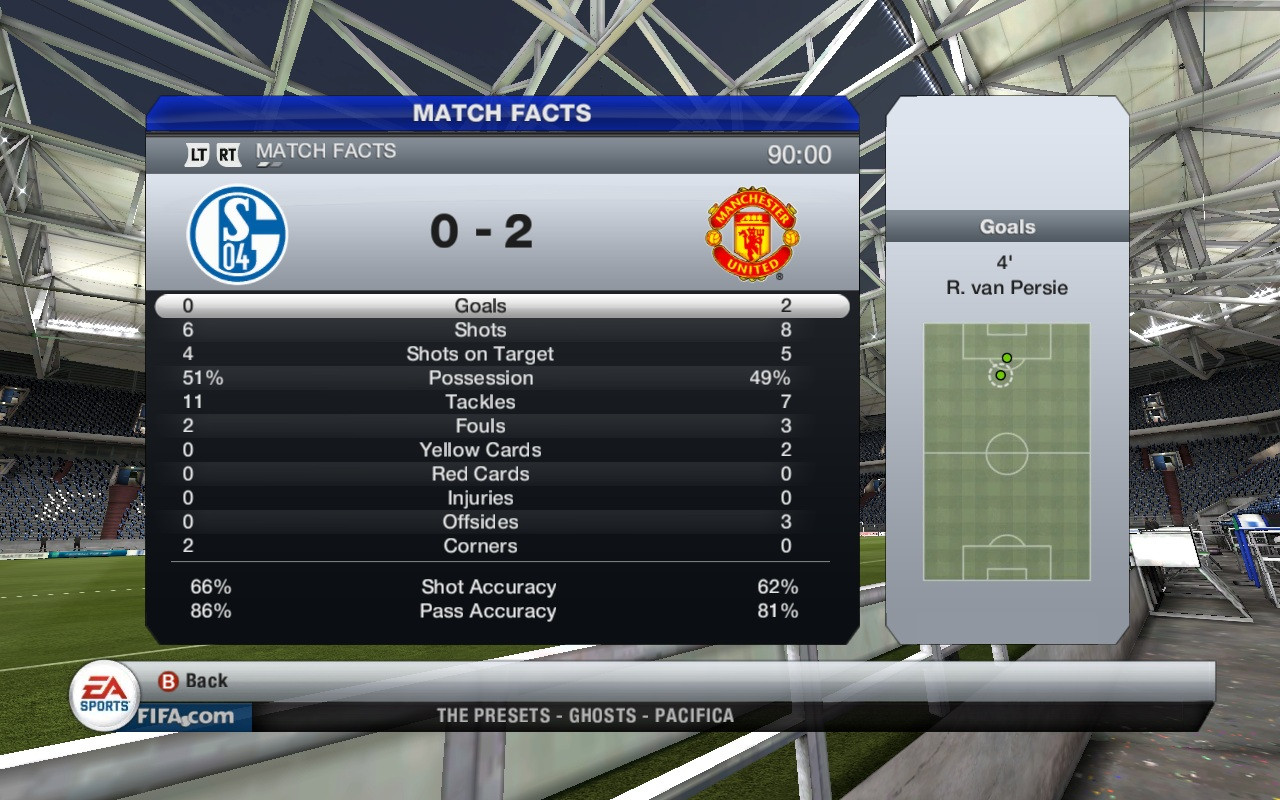The image size is (1280, 800).
Task: Choose the Fouls stat row
Action: pos(481,426)
